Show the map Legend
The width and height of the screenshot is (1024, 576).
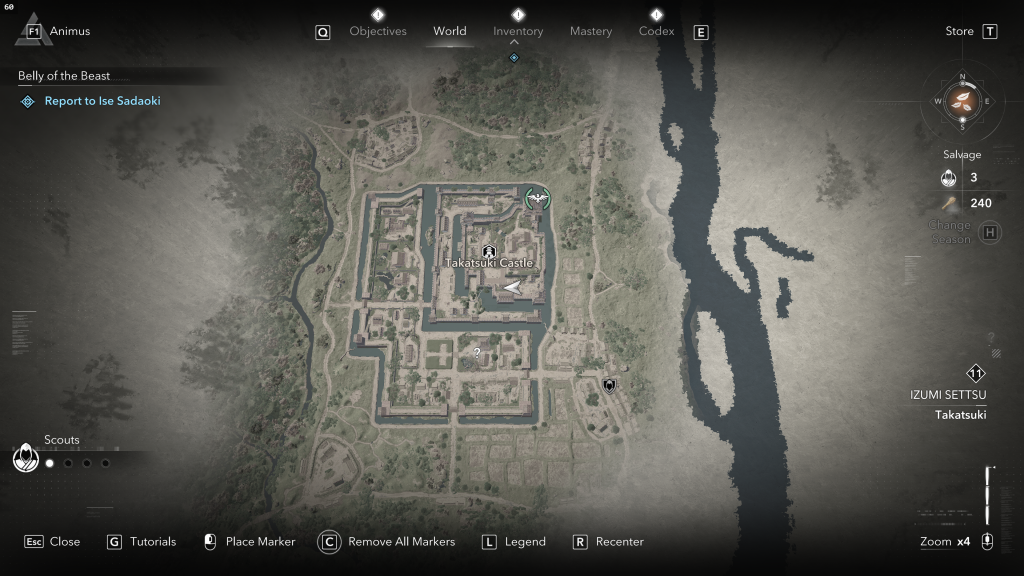coord(514,542)
